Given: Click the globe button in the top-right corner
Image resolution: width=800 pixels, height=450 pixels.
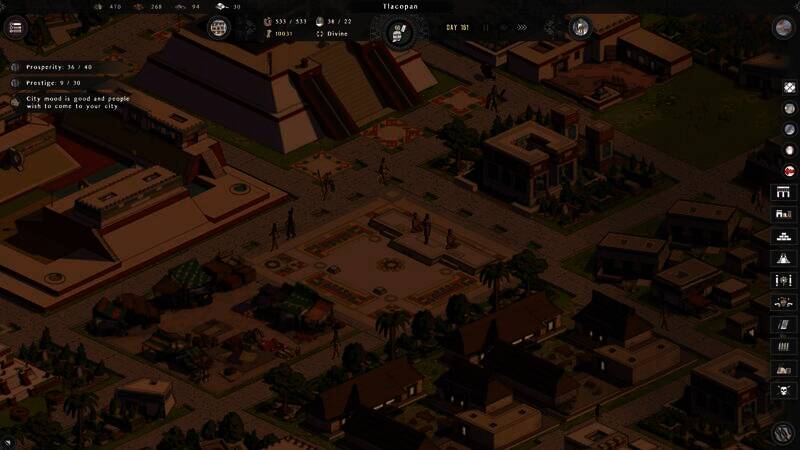Looking at the screenshot, I should pyautogui.click(x=783, y=28).
